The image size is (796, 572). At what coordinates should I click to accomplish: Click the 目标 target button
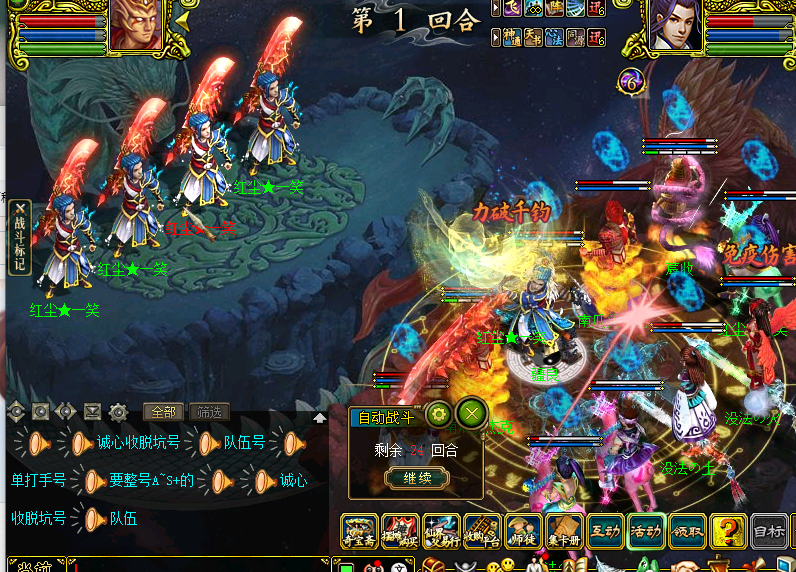coord(768,531)
